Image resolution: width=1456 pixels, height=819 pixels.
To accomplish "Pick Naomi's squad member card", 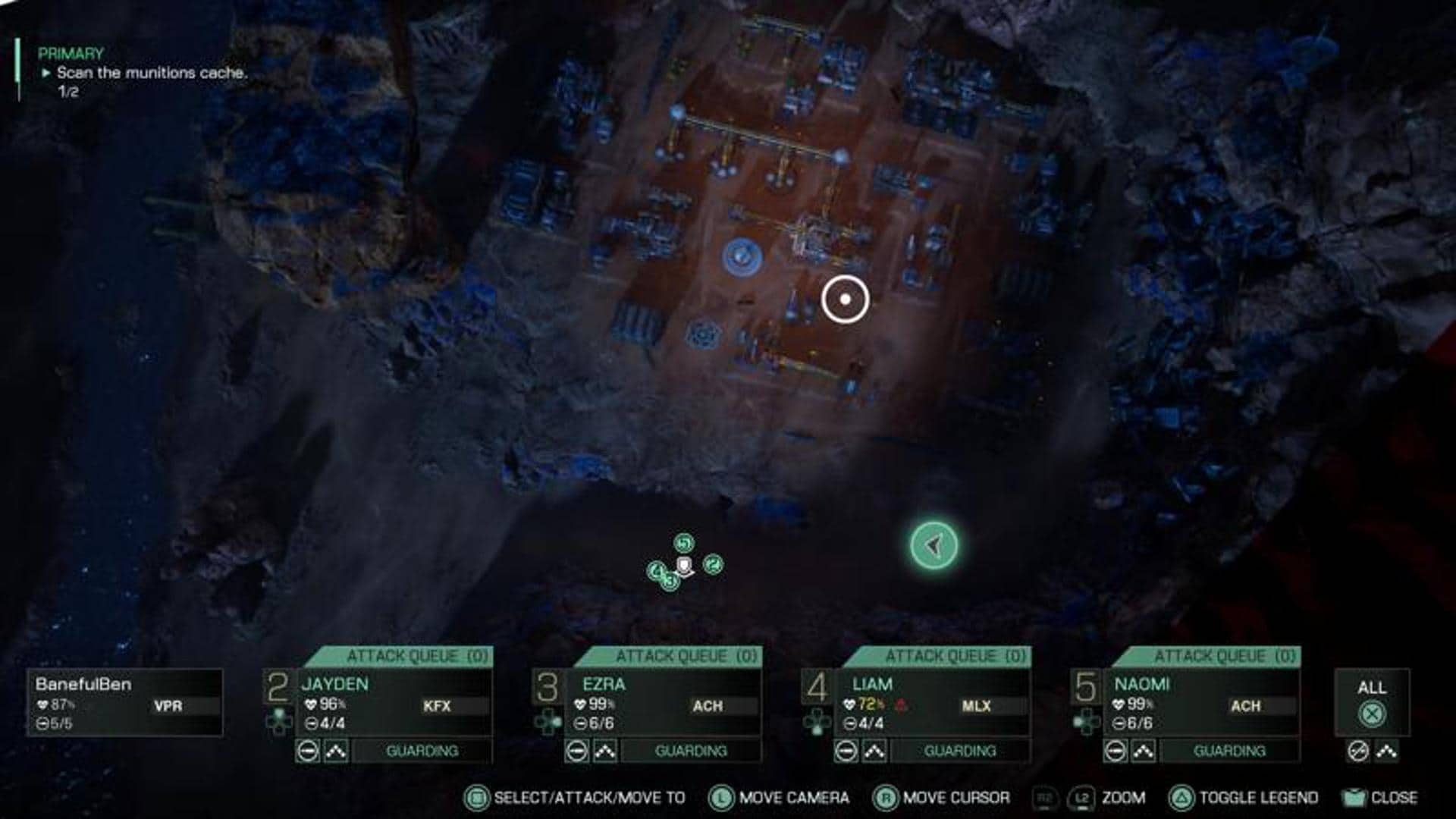I will [1202, 703].
